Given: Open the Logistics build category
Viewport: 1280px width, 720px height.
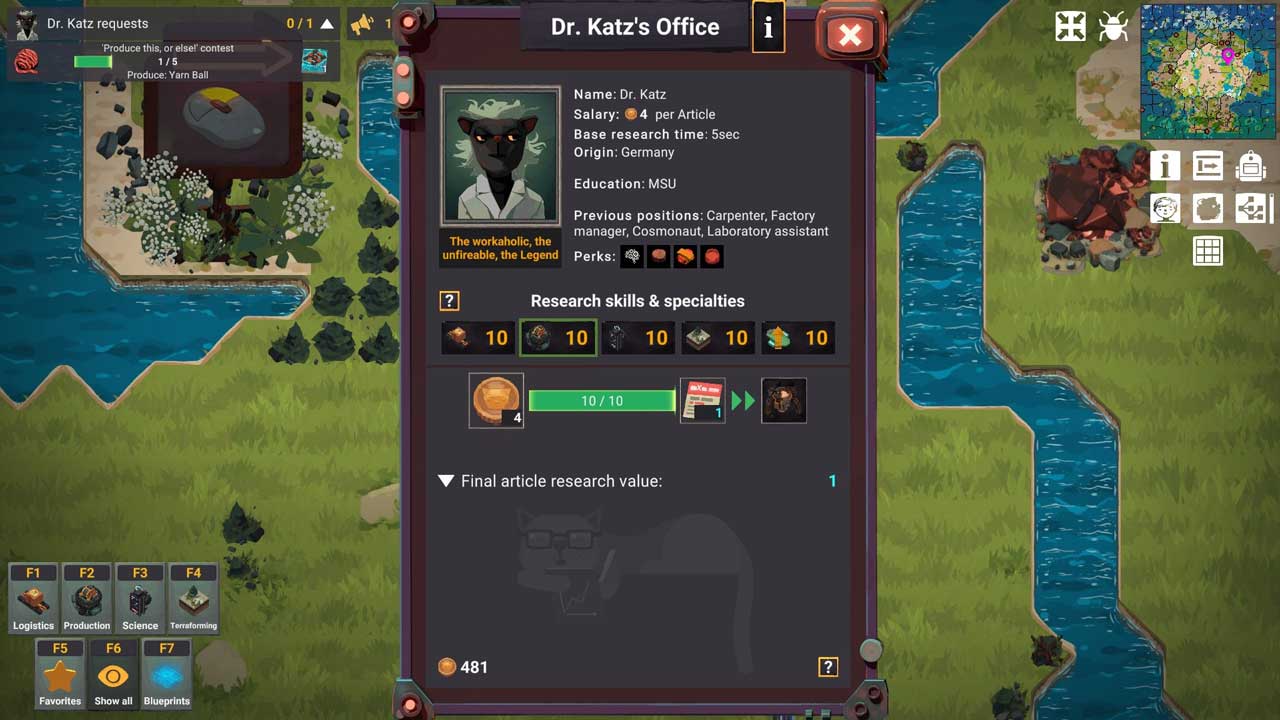Looking at the screenshot, I should pyautogui.click(x=33, y=598).
